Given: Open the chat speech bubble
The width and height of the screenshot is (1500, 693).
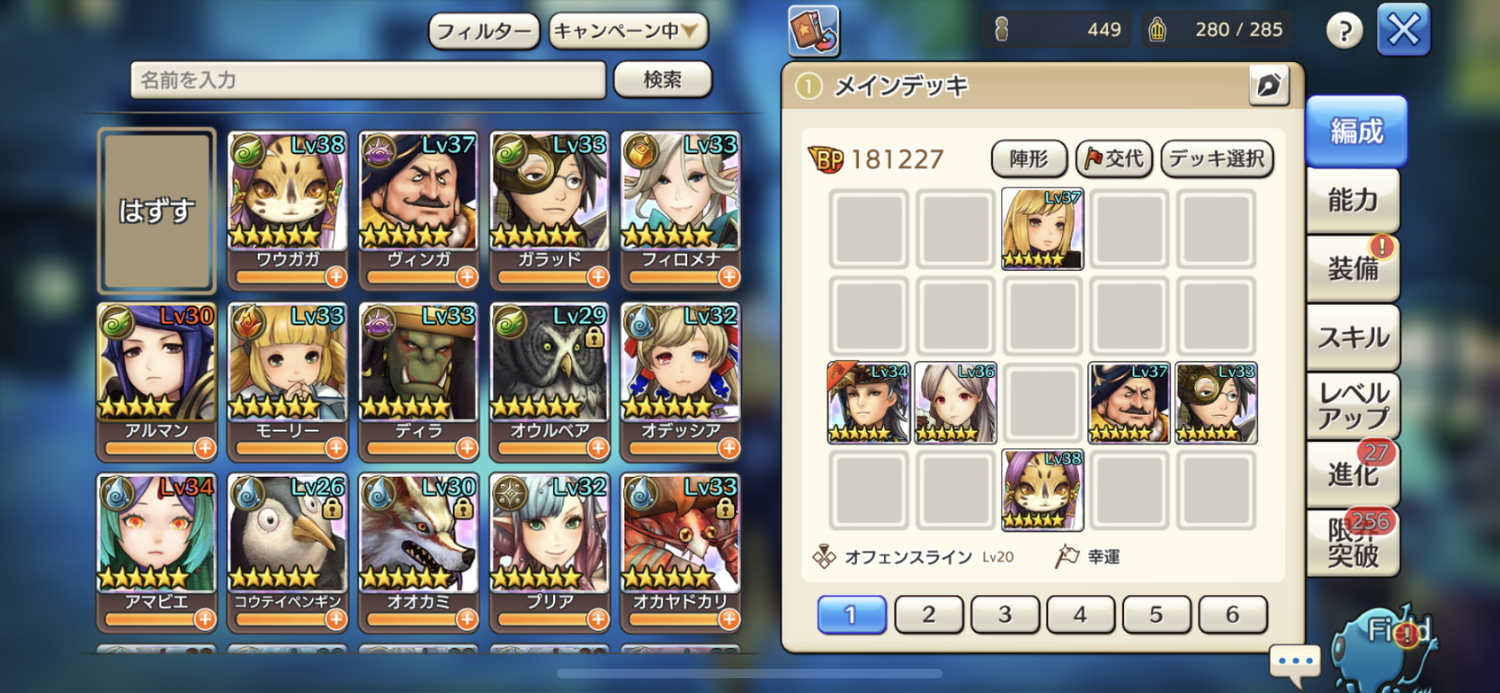Looking at the screenshot, I should (1295, 662).
